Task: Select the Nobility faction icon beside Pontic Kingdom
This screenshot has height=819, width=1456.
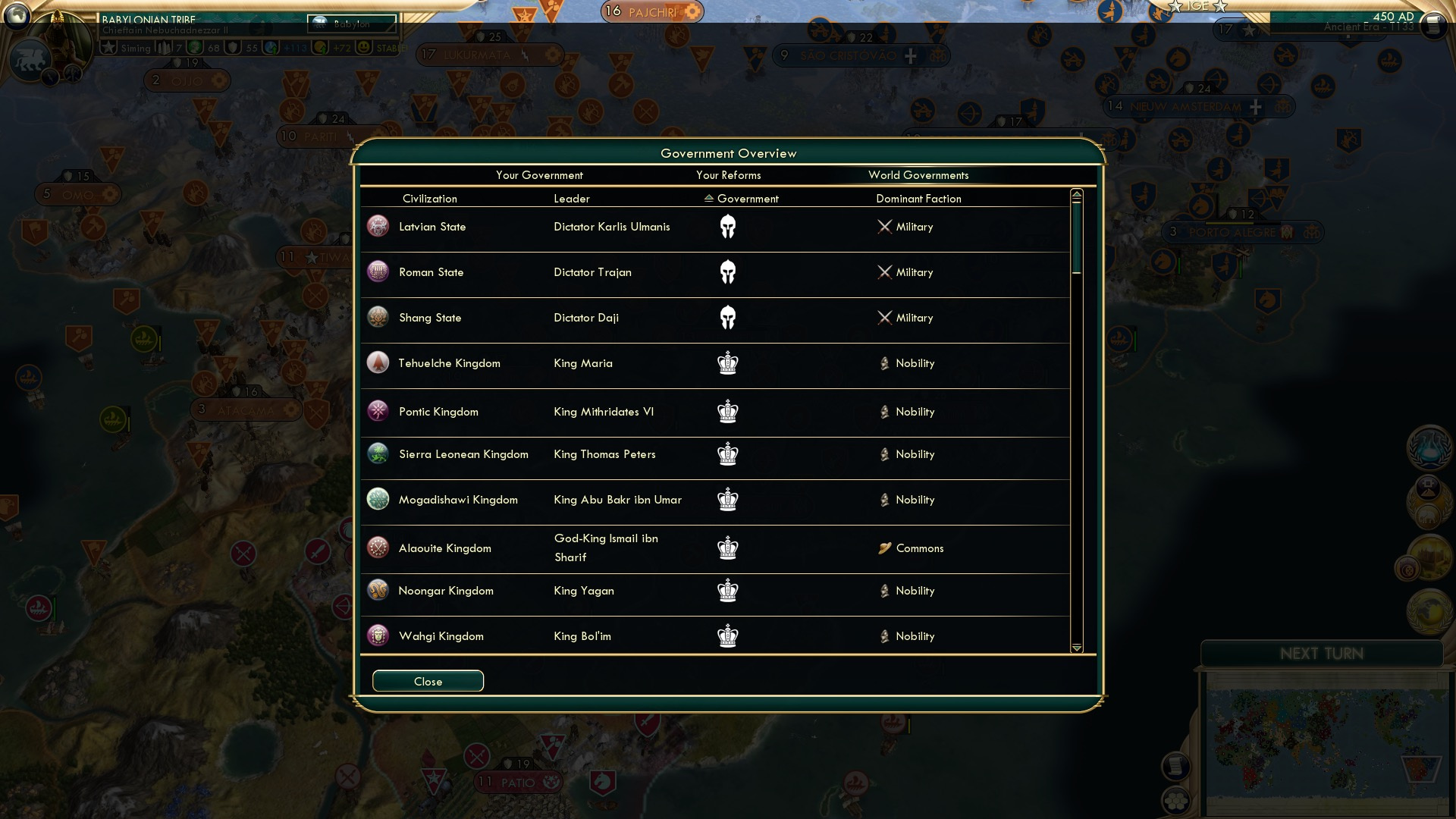Action: (886, 412)
